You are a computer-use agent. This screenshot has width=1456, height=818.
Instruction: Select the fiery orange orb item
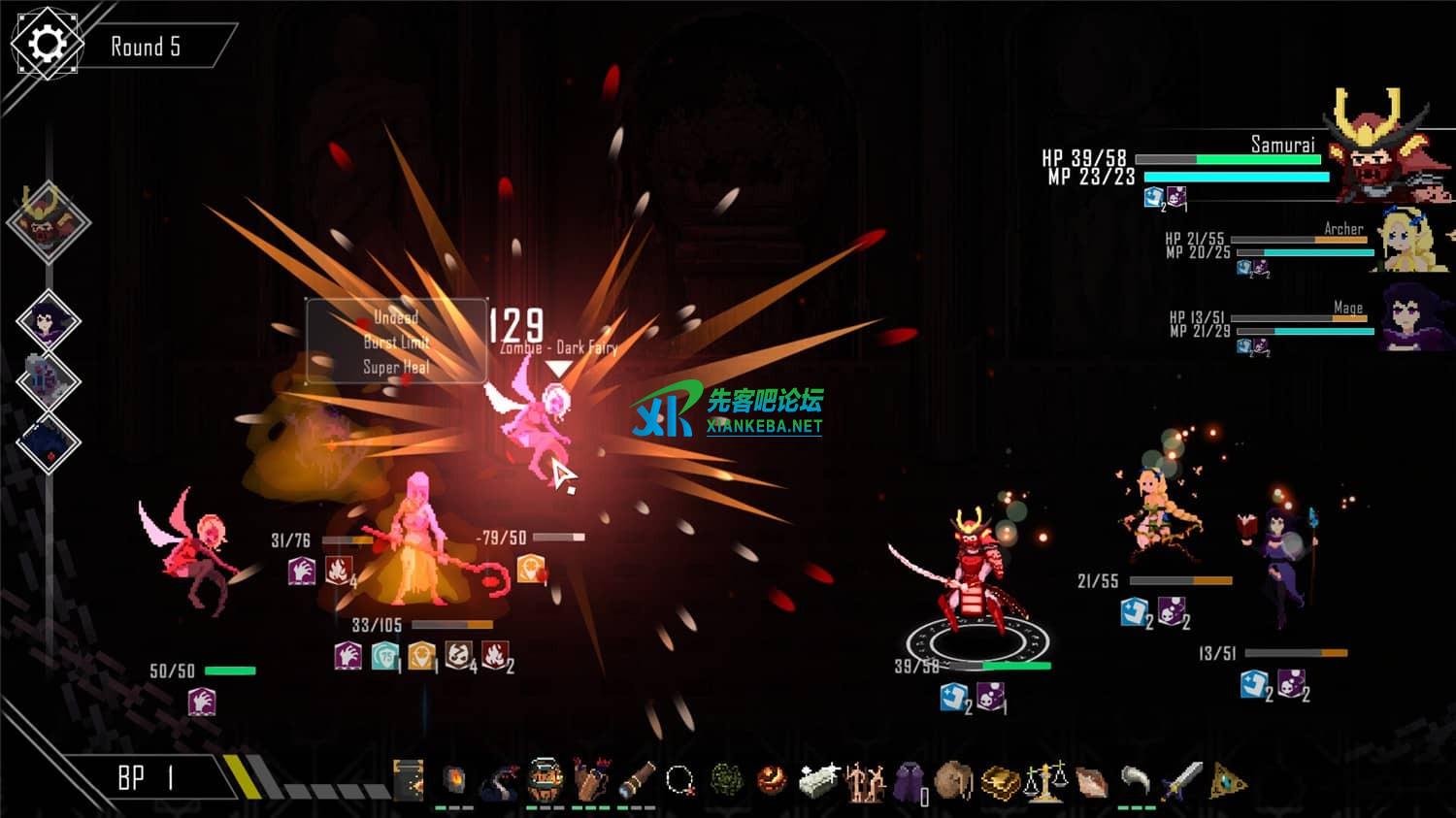point(773,779)
